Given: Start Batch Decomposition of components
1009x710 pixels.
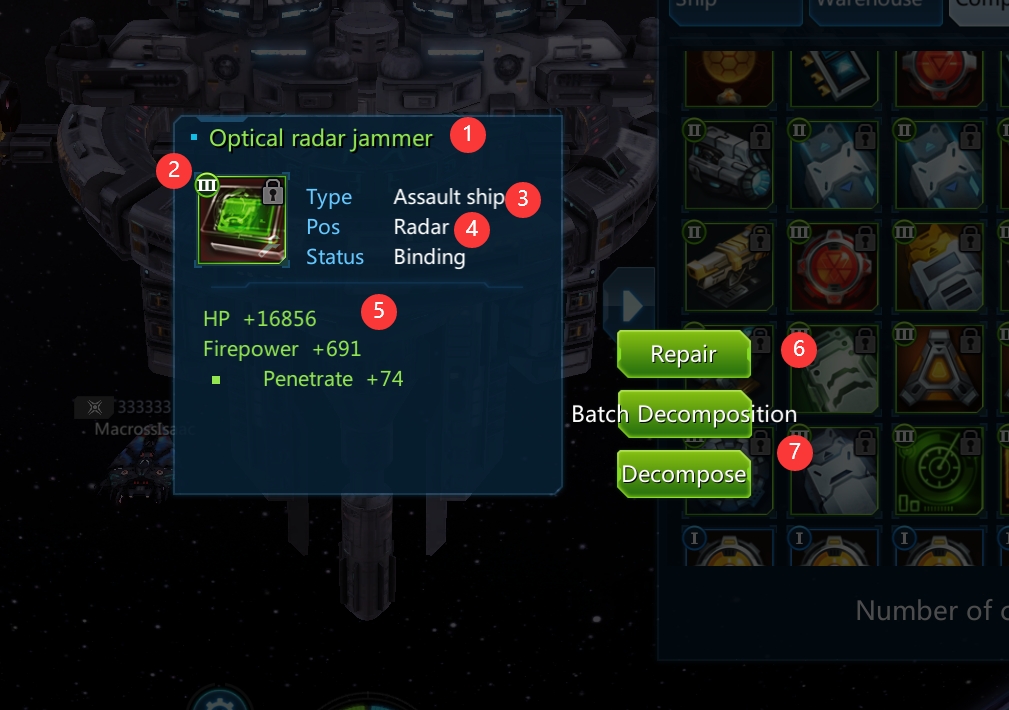Looking at the screenshot, I should pos(684,414).
